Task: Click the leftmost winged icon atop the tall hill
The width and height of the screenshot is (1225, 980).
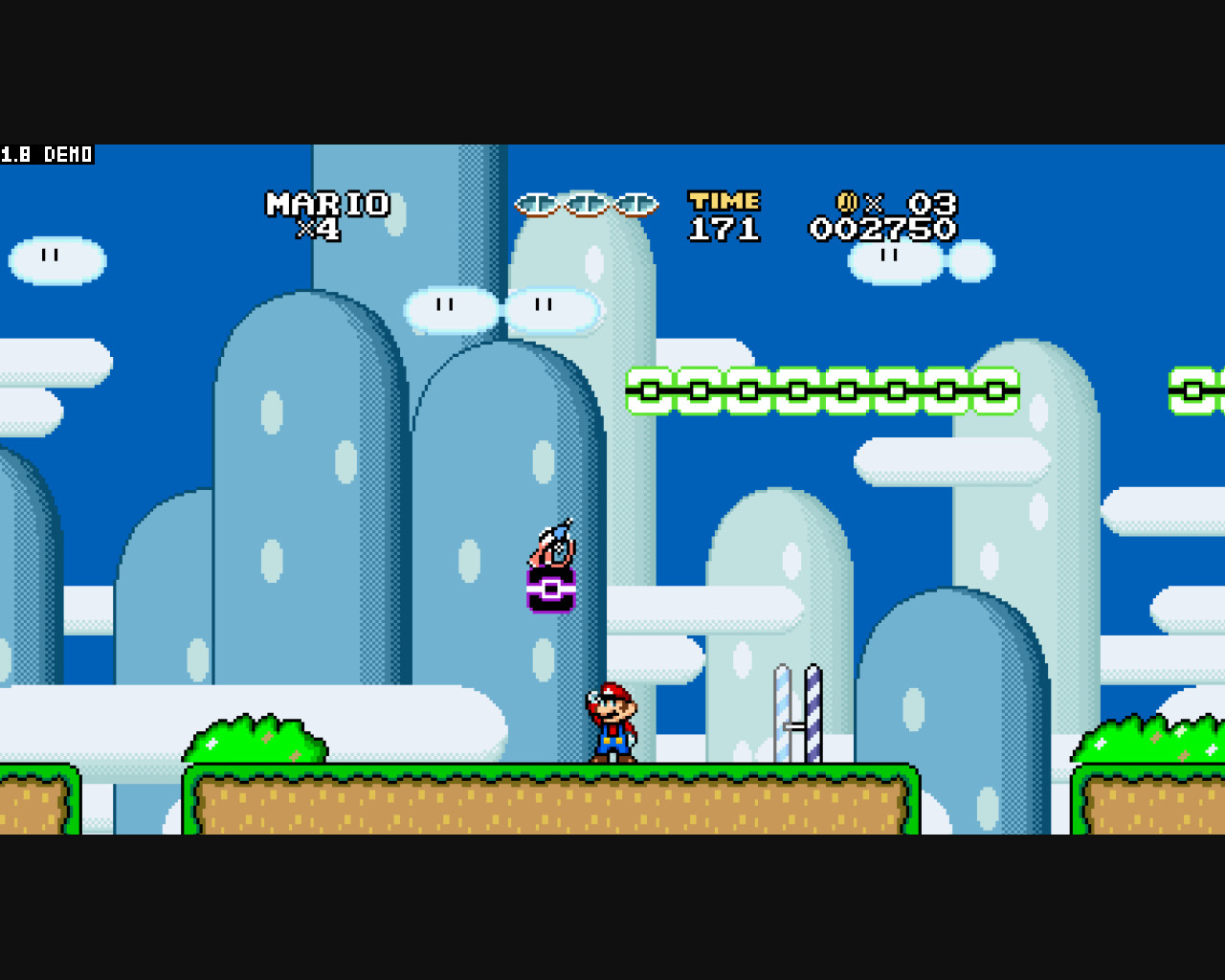Action: click(x=539, y=203)
